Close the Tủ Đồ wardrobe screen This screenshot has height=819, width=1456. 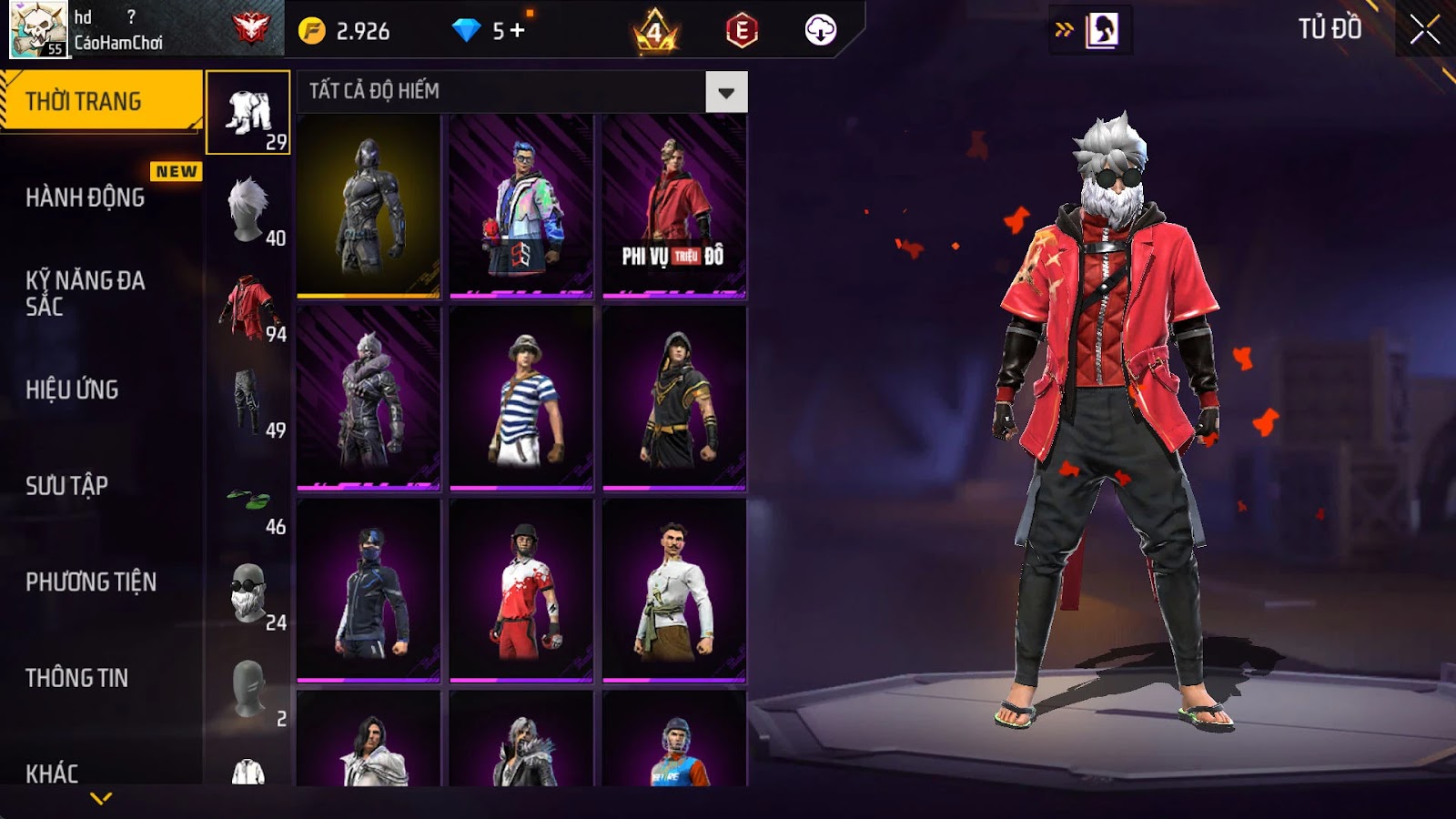1424,30
